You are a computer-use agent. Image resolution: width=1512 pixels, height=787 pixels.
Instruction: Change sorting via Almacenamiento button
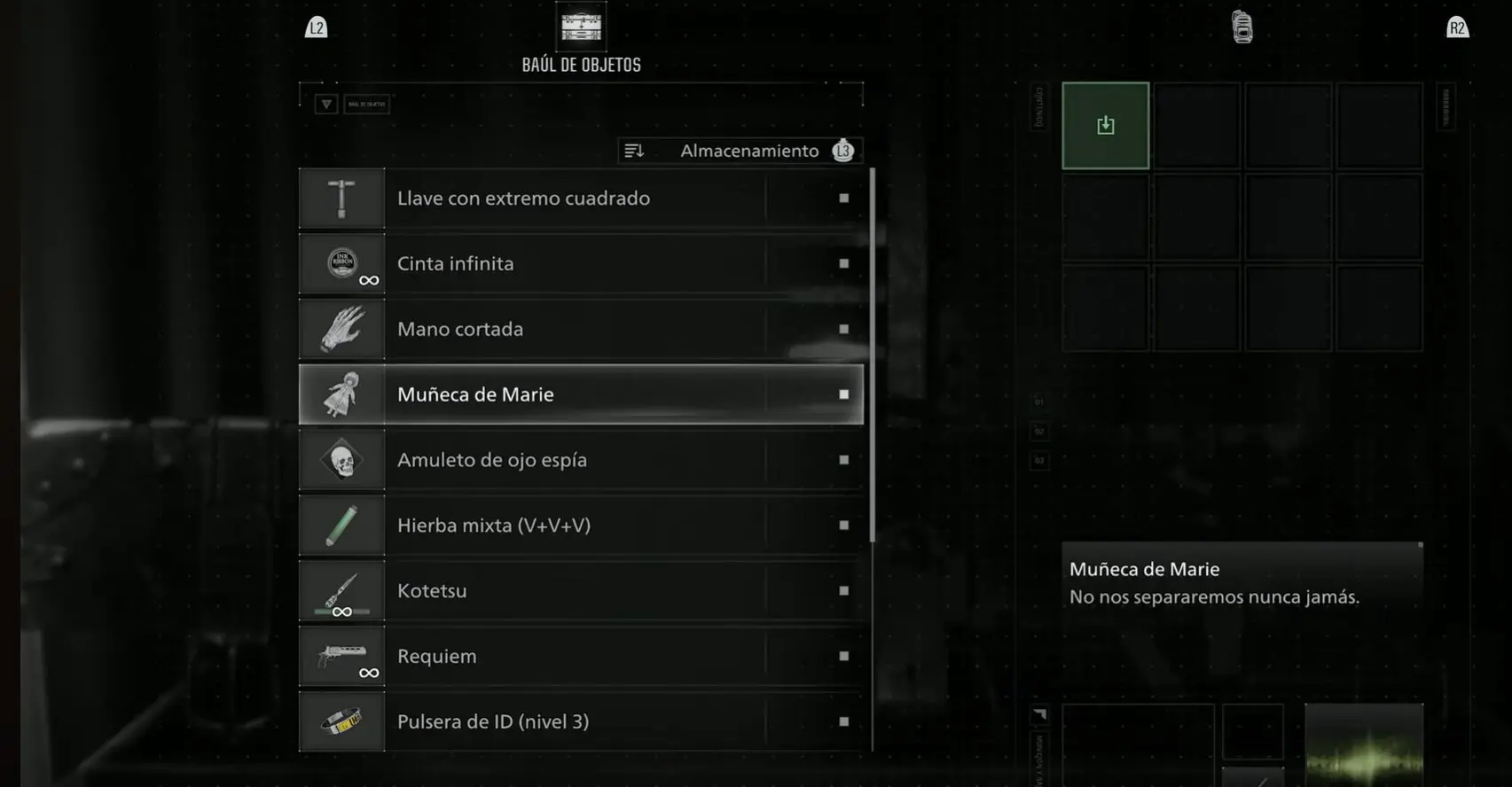(x=740, y=152)
